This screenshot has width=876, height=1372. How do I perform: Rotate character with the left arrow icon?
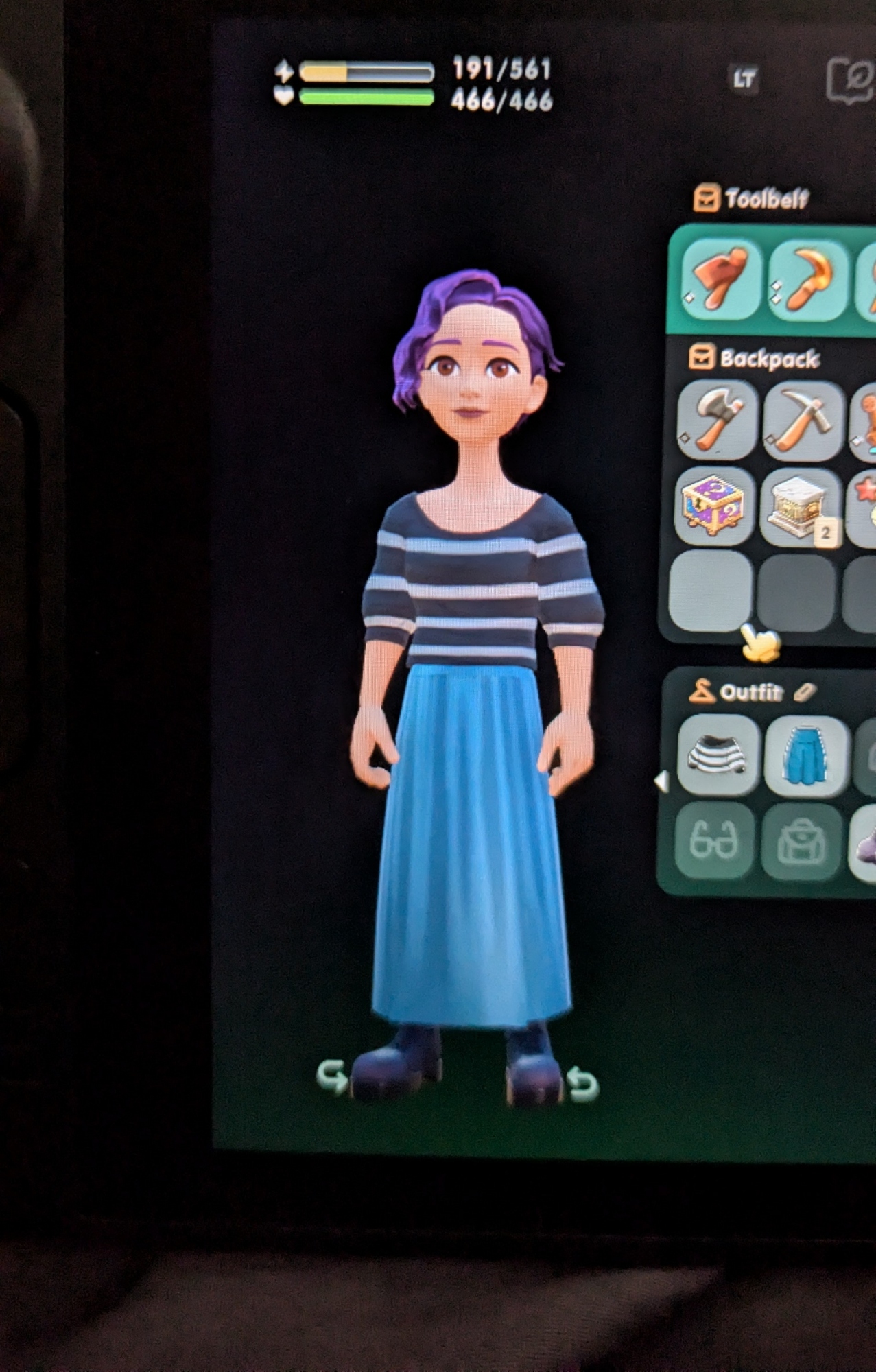[332, 1077]
